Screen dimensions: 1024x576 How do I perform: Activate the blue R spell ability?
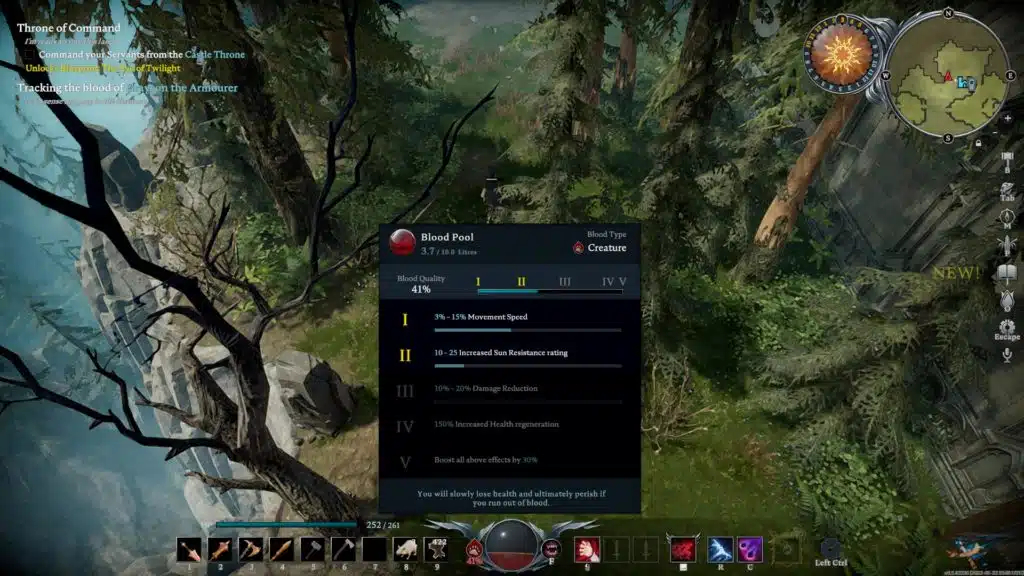pos(719,549)
